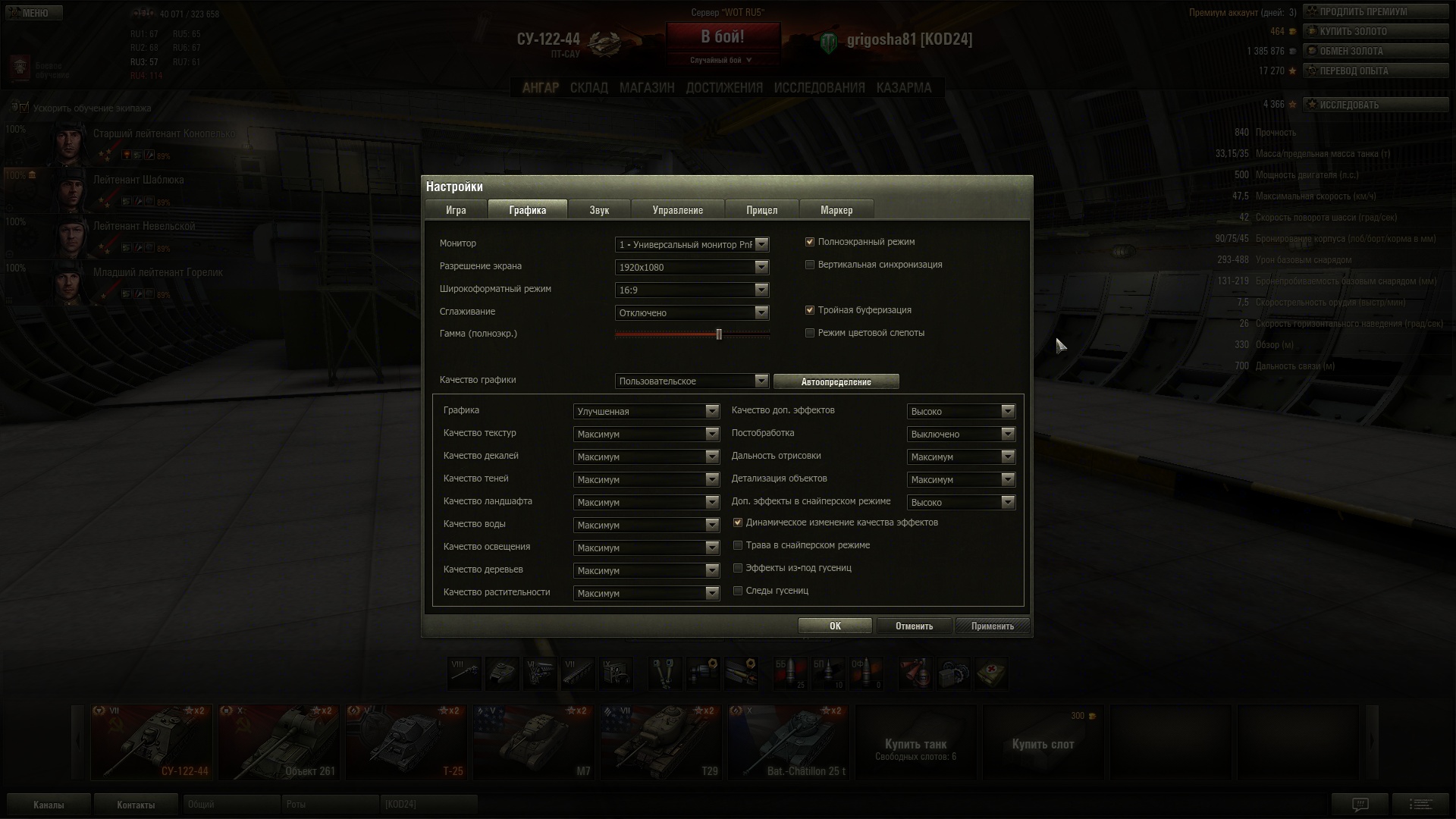
Task: Enable Вертикальная синхронизация checkbox
Action: point(810,265)
